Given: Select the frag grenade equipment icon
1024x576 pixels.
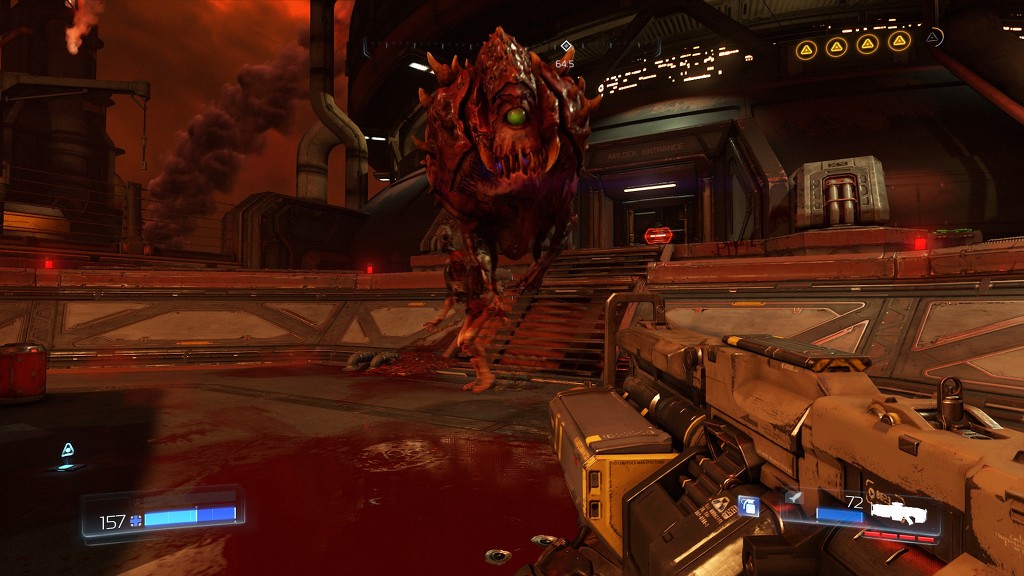Looking at the screenshot, I should coord(747,506).
